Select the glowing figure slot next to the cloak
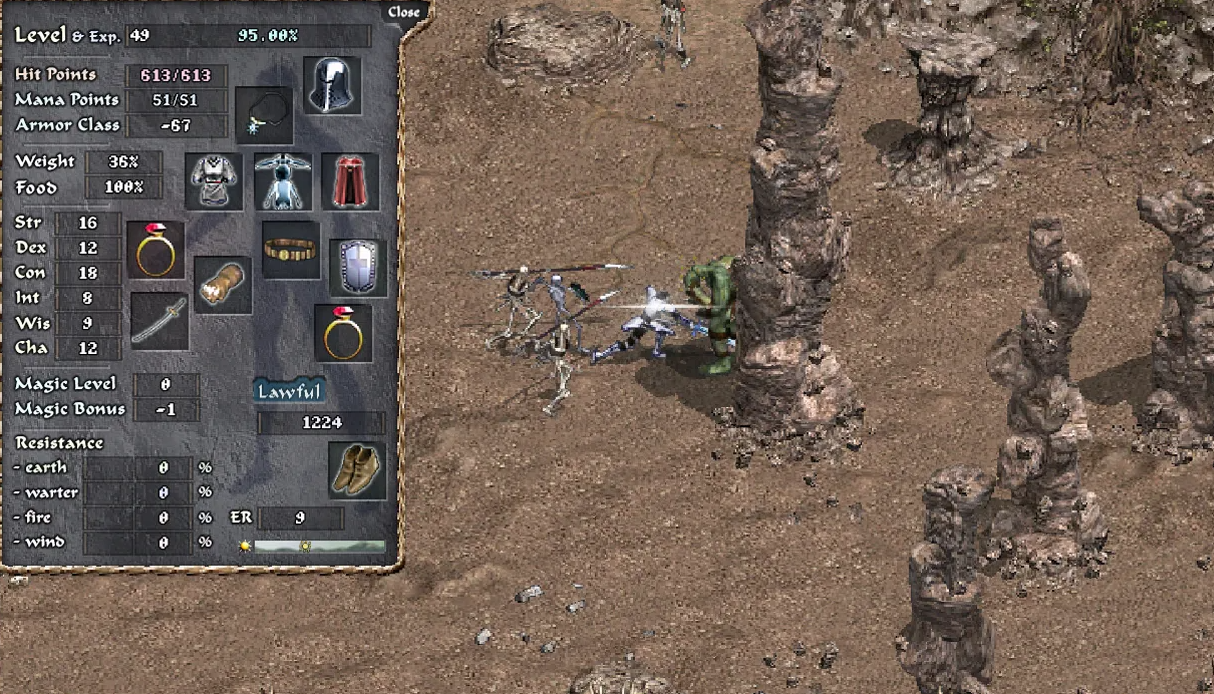Viewport: 1214px width, 694px height. pos(283,181)
